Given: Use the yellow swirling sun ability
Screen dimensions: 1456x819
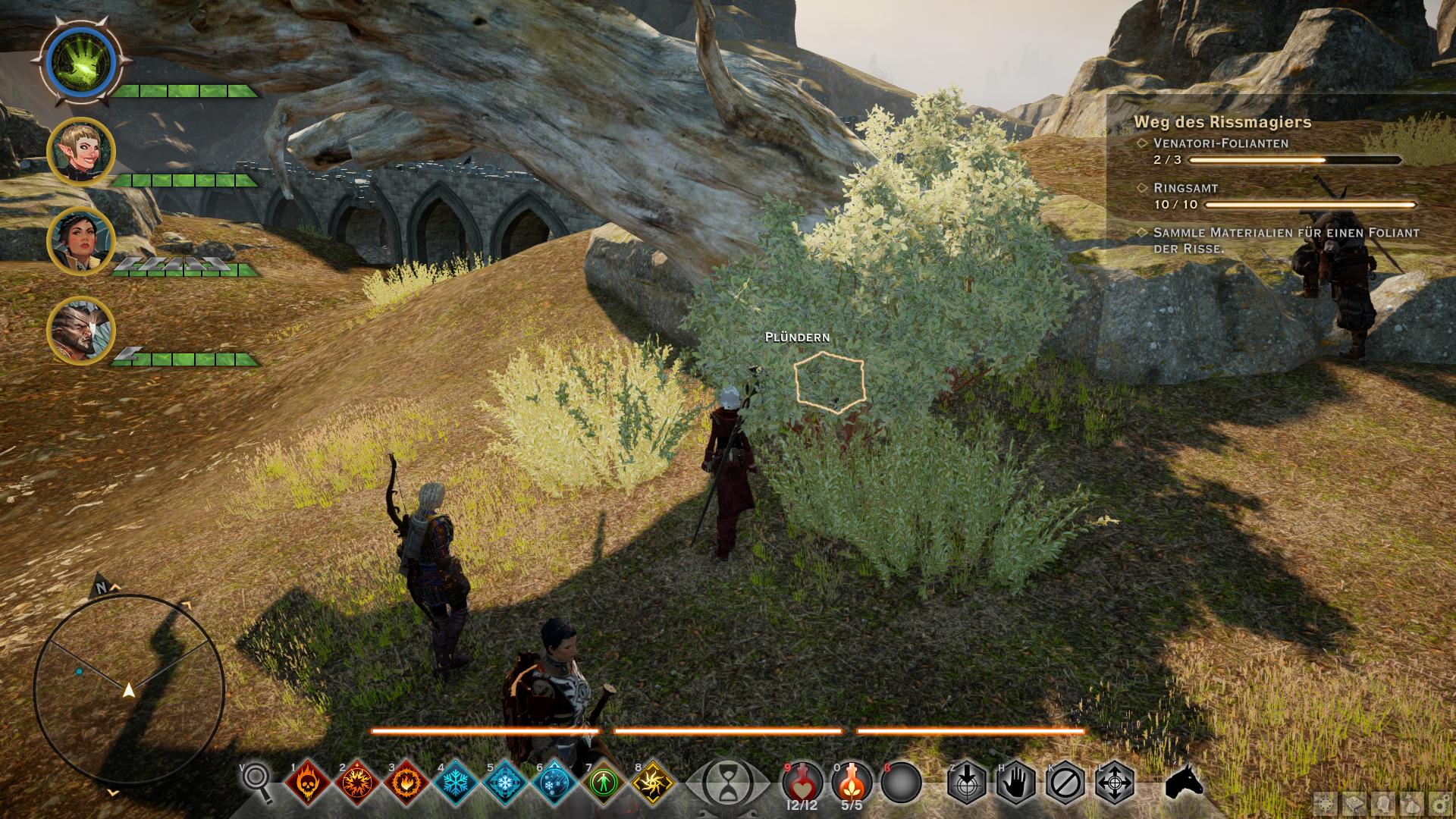Looking at the screenshot, I should [x=653, y=782].
